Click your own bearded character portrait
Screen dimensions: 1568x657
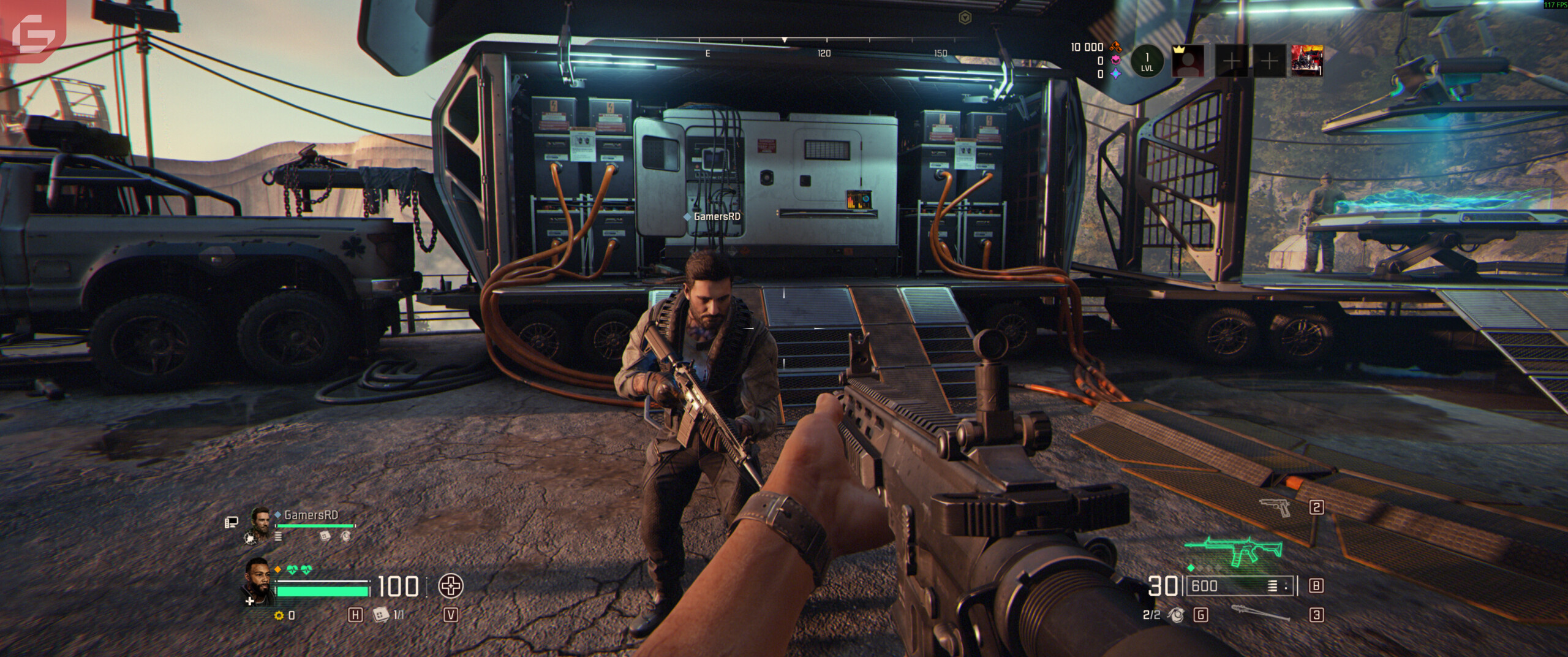coord(260,580)
